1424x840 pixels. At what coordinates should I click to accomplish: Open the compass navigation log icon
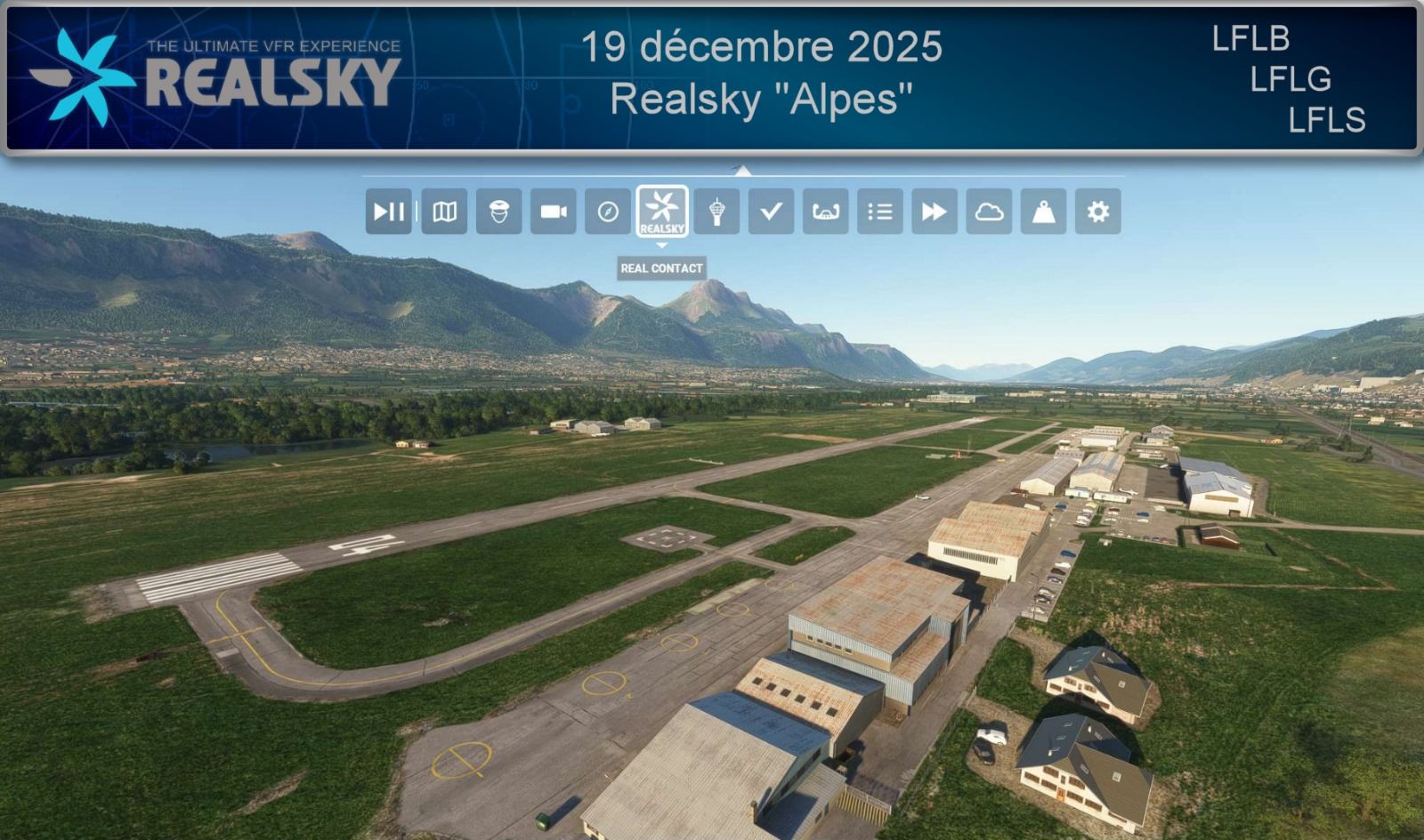tap(608, 212)
